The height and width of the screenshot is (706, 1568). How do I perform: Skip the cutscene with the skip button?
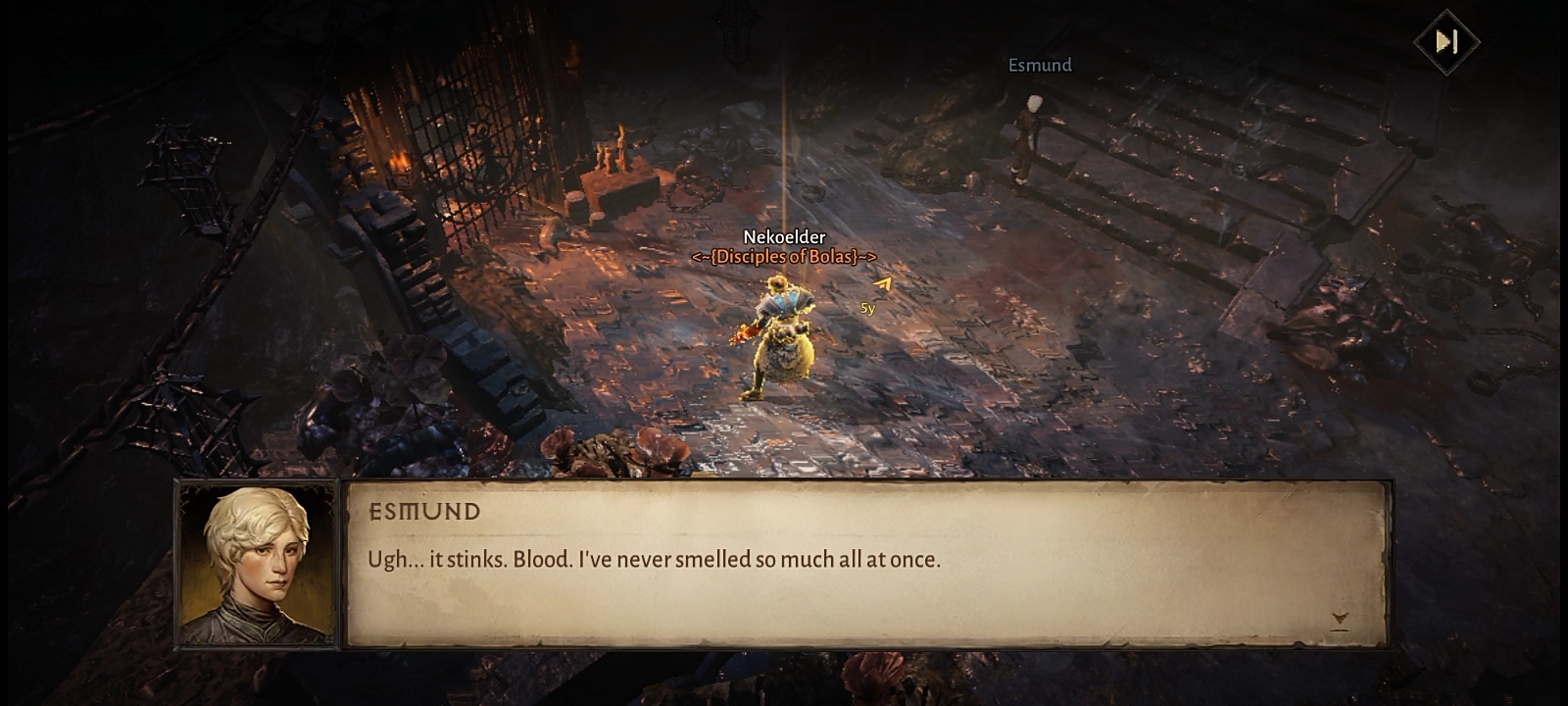point(1446,41)
